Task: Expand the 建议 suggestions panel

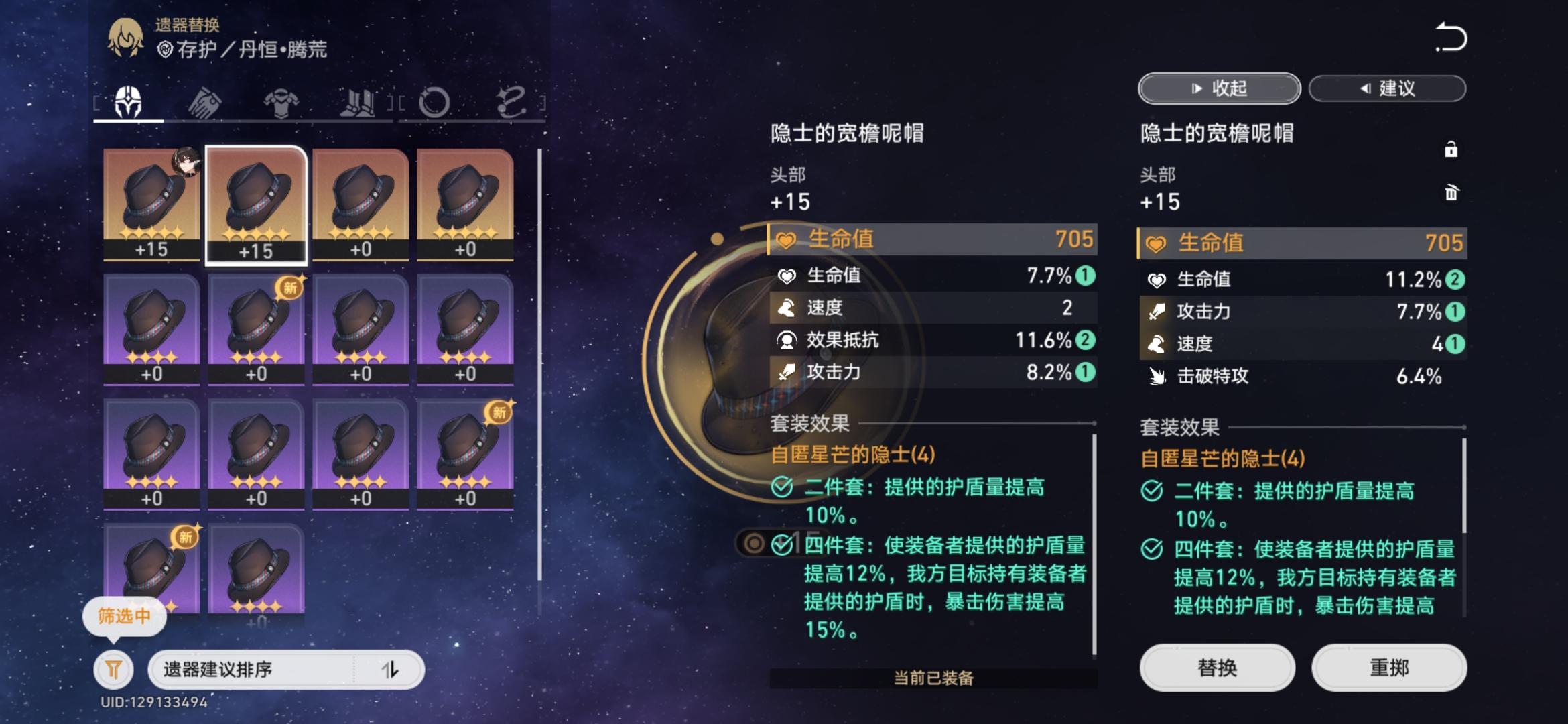Action: (1386, 88)
